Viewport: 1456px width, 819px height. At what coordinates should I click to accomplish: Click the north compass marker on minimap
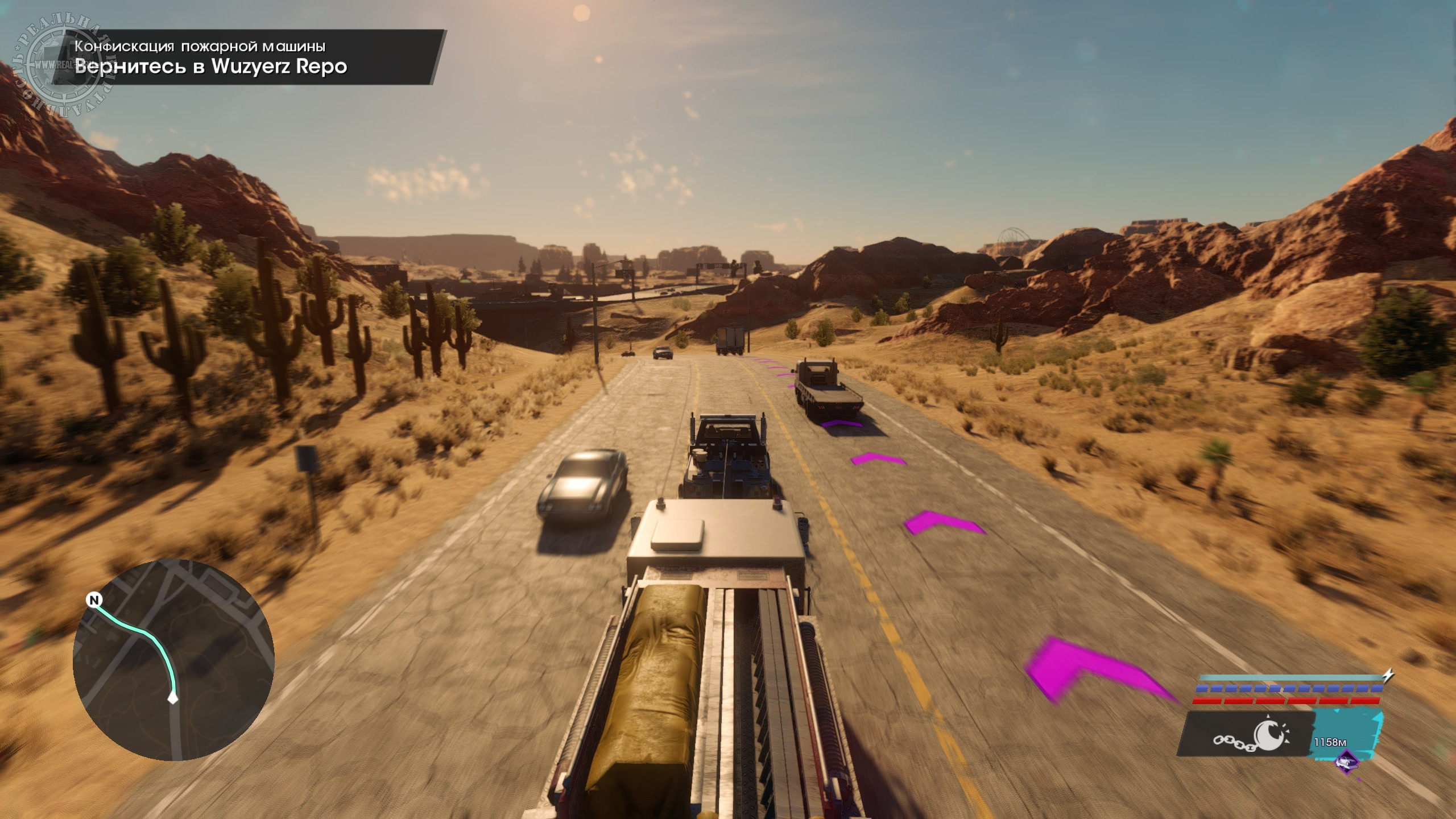(94, 600)
